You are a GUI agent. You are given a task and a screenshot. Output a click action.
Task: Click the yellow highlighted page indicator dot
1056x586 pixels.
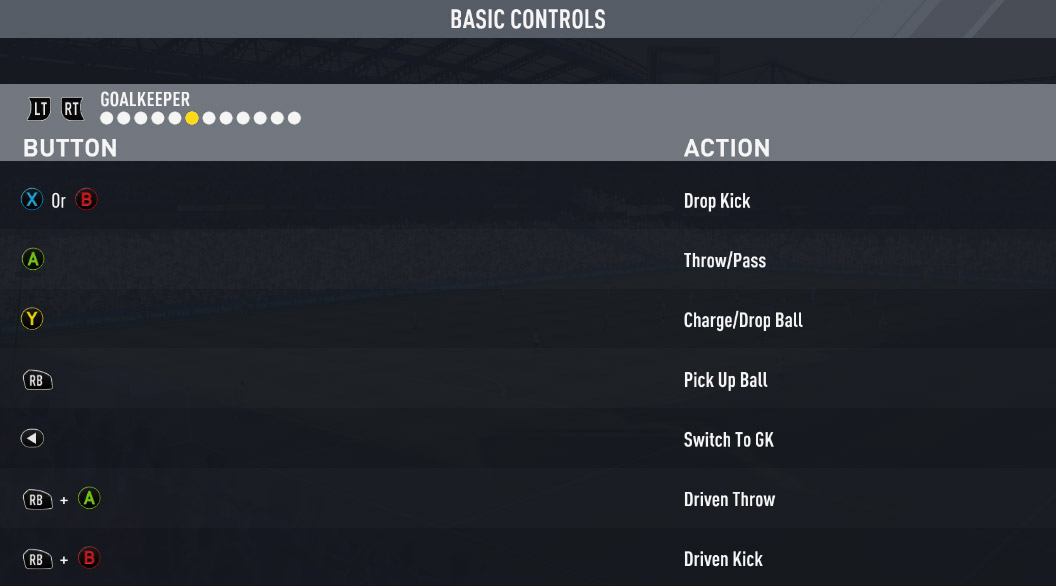tap(192, 118)
